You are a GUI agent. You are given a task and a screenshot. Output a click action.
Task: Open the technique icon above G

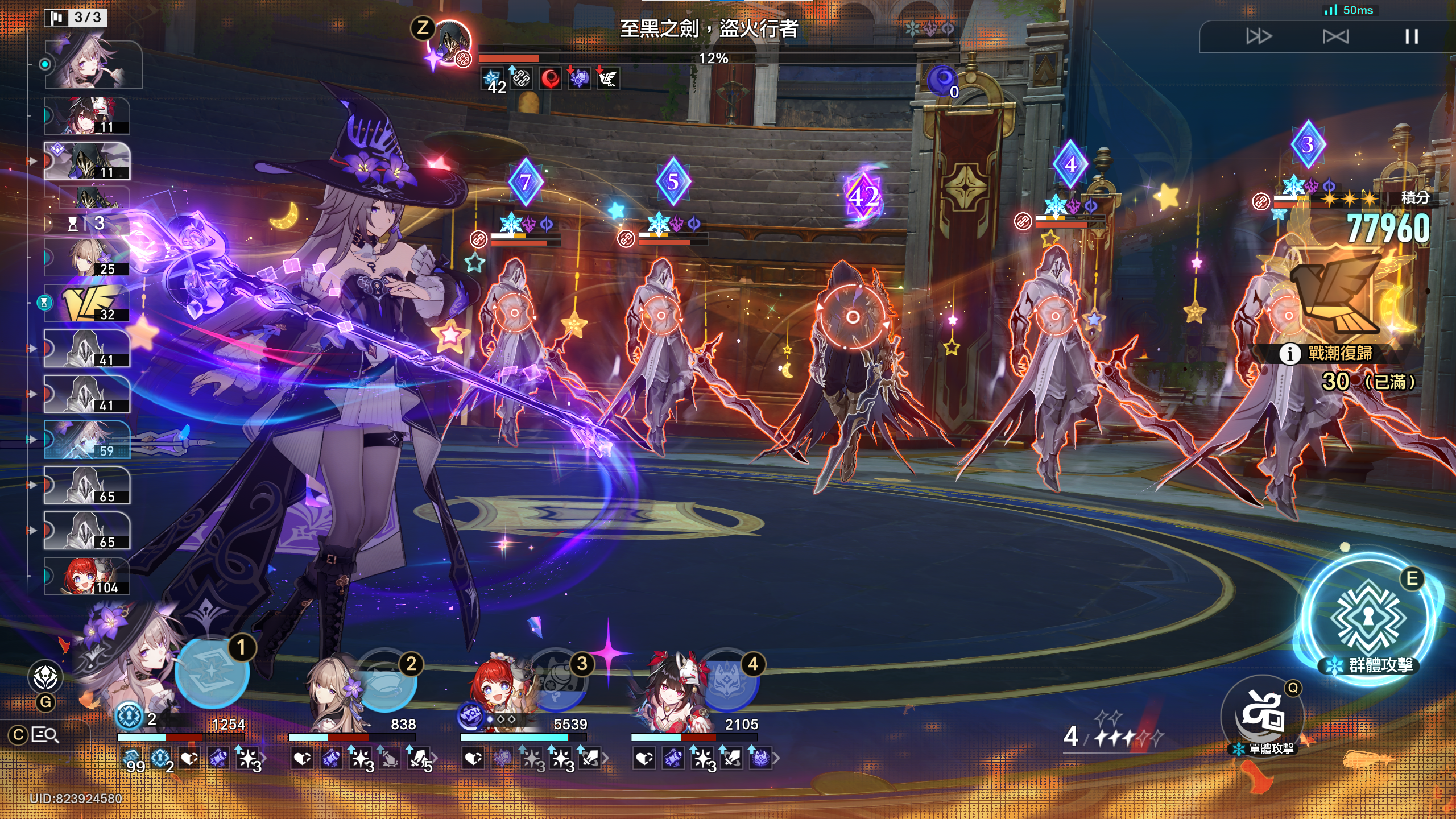pos(45,676)
